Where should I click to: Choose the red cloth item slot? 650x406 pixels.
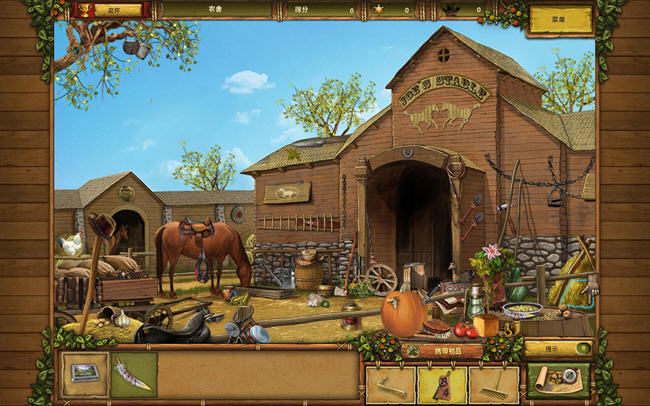441,384
